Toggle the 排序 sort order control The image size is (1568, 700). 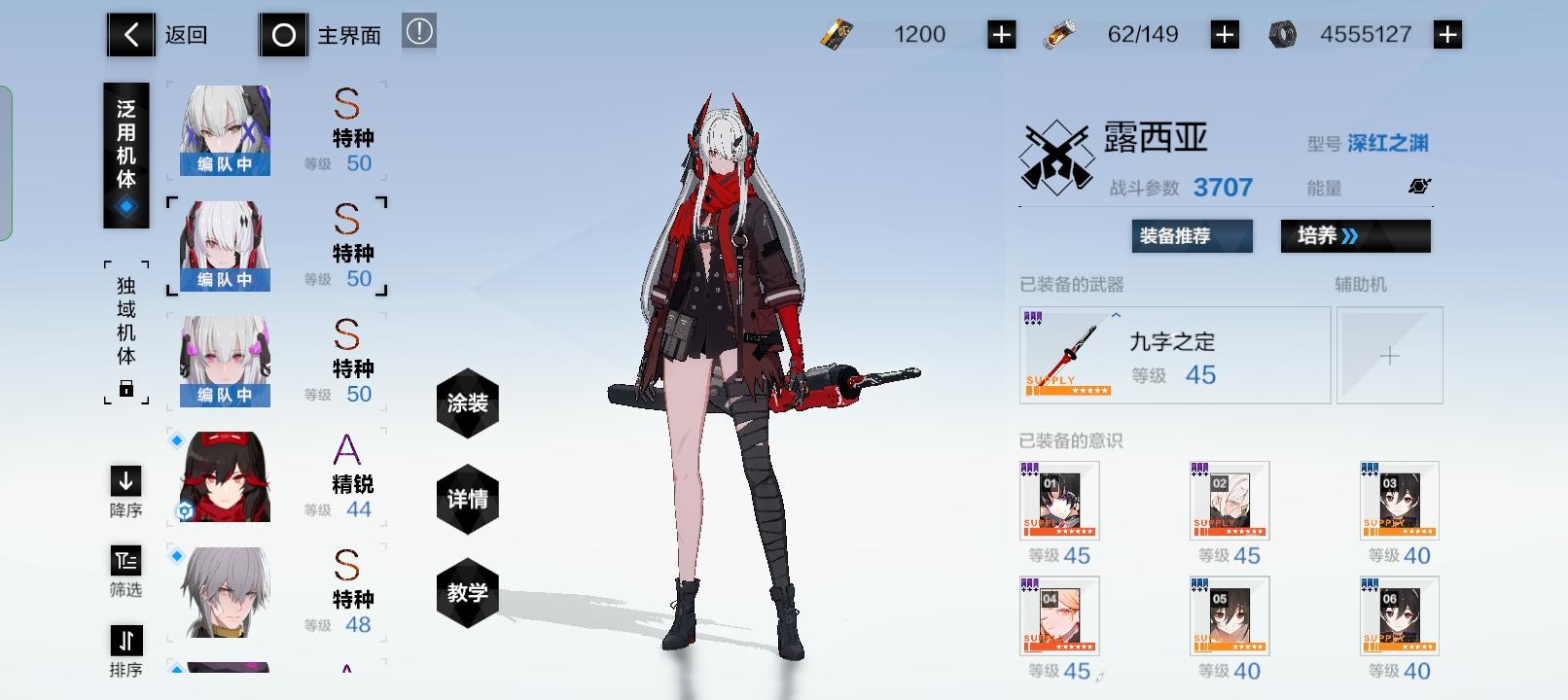click(x=125, y=648)
